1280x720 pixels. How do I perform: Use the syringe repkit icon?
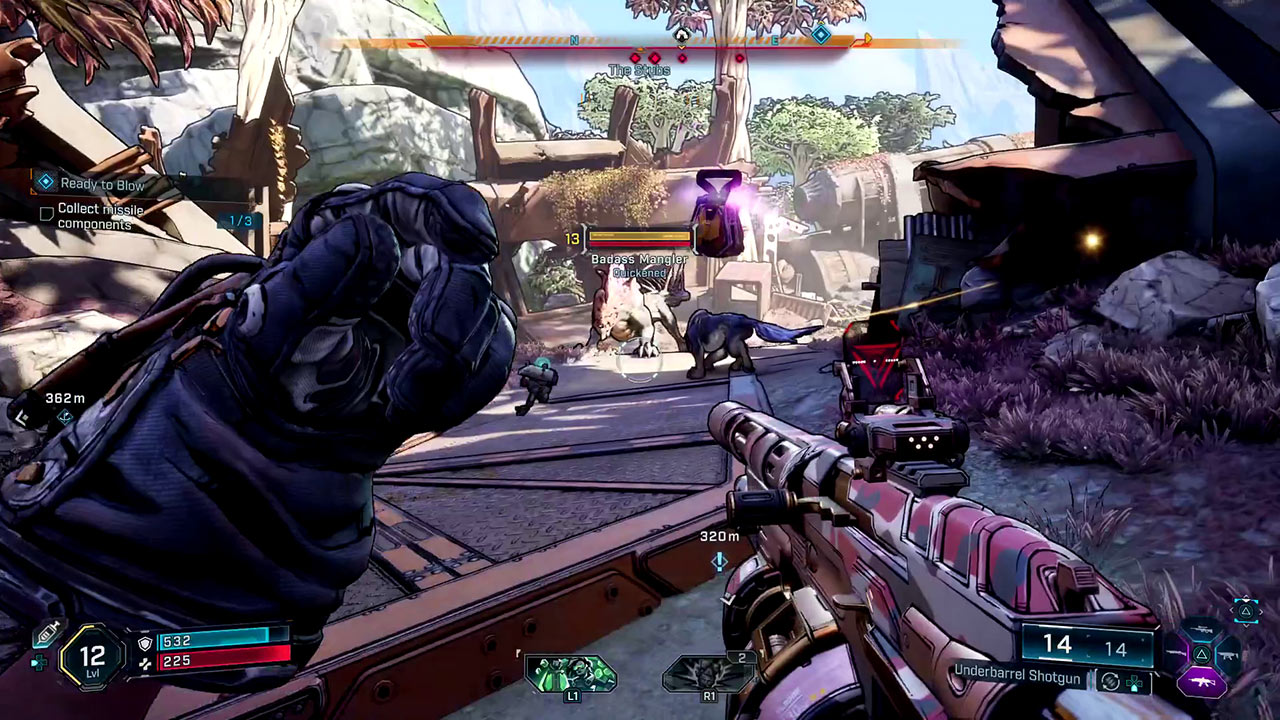coord(44,636)
